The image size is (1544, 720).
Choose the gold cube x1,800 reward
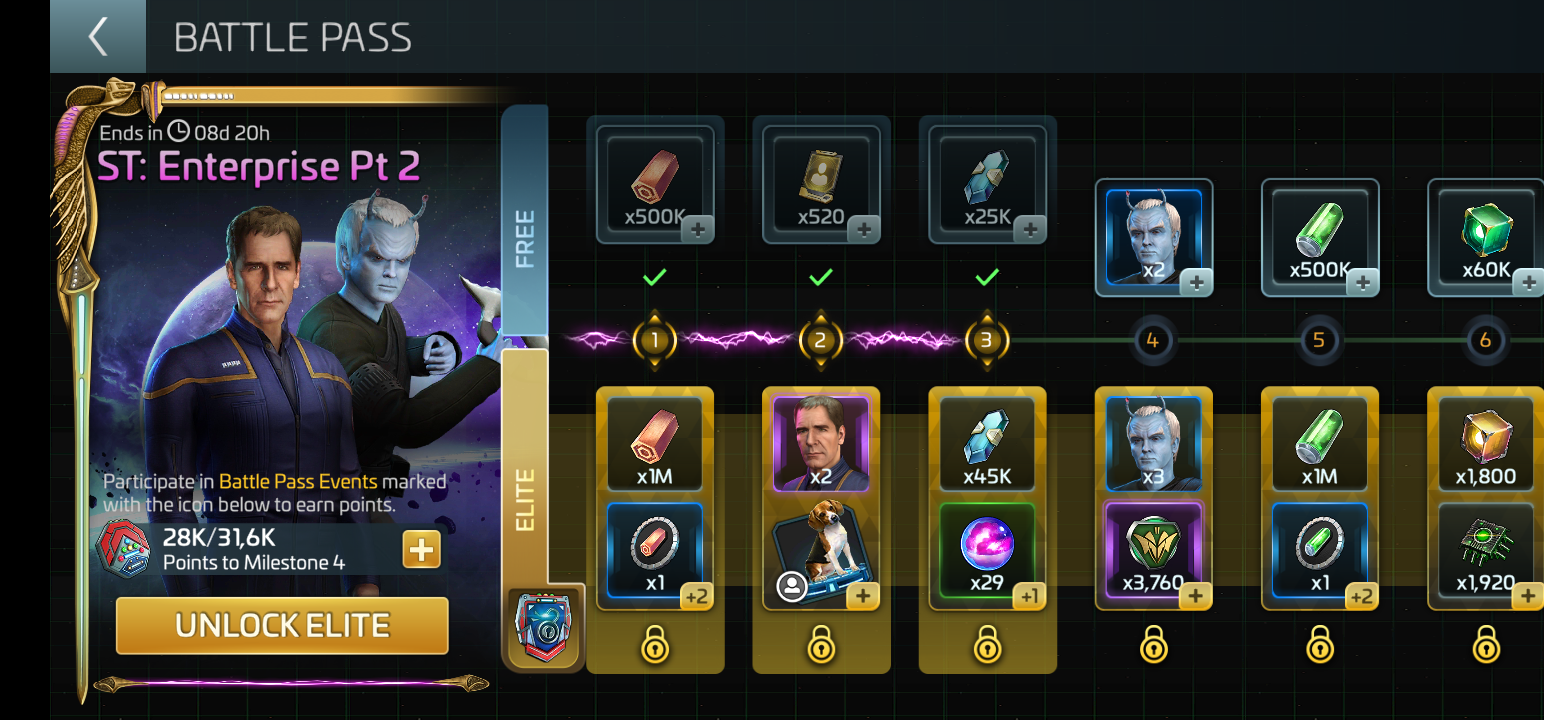(x=1485, y=444)
